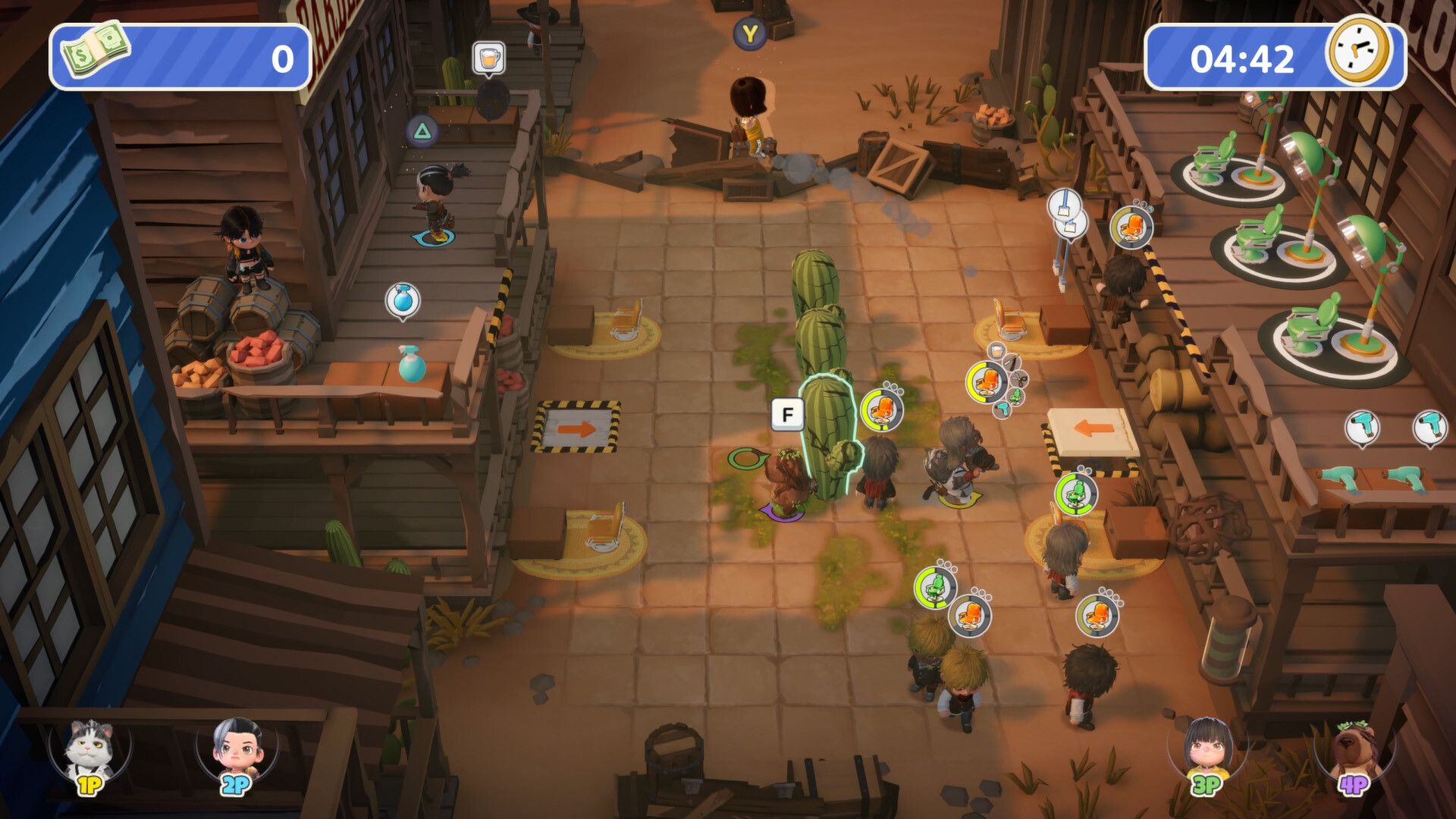Image resolution: width=1456 pixels, height=819 pixels.
Task: Select the 3P dark-haired girl portrait
Action: pyautogui.click(x=1207, y=752)
